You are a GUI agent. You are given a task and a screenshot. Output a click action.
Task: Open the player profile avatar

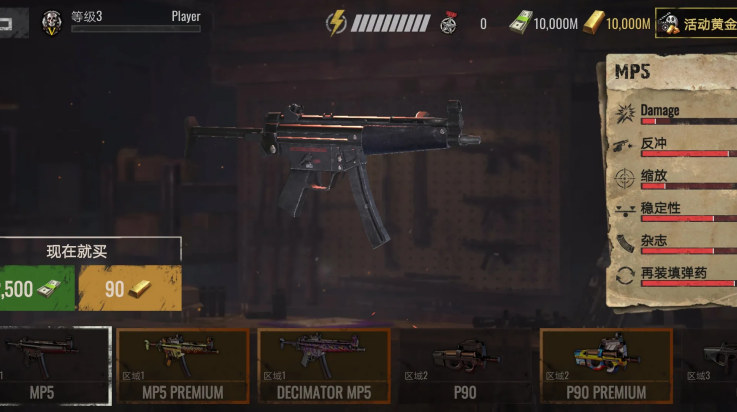pyautogui.click(x=51, y=22)
